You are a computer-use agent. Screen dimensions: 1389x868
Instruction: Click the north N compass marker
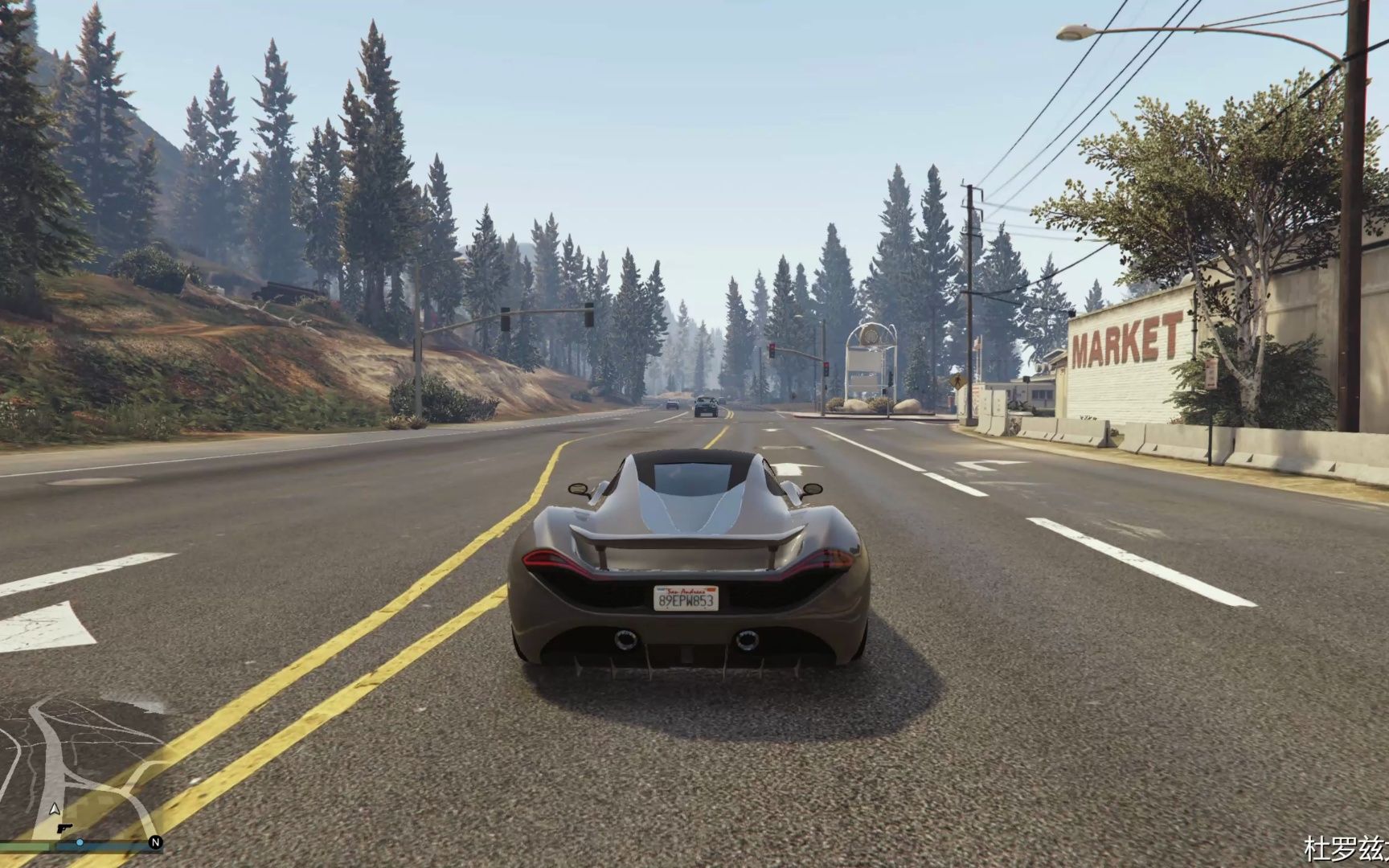(156, 843)
